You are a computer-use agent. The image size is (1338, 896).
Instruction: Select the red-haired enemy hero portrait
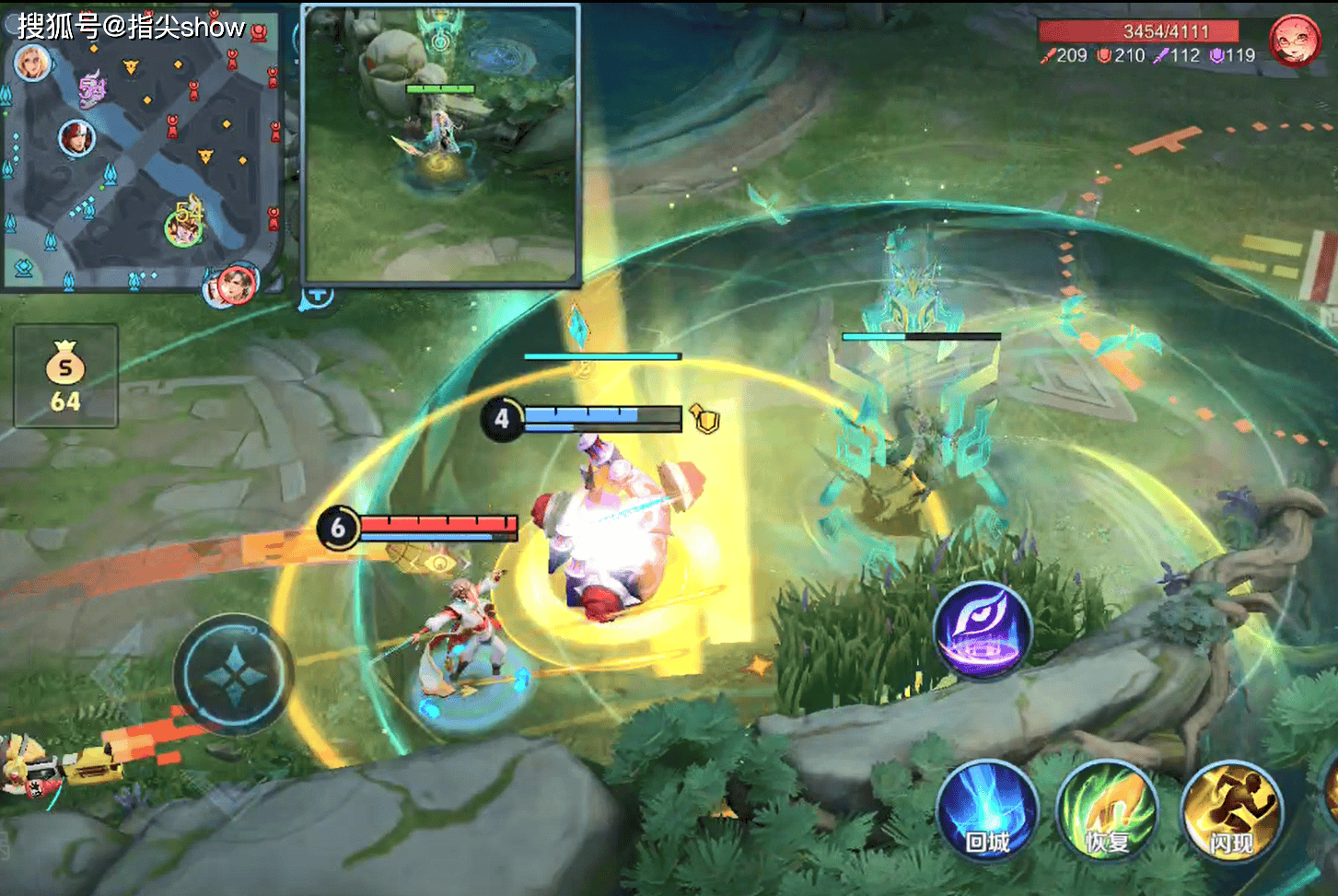click(1294, 41)
